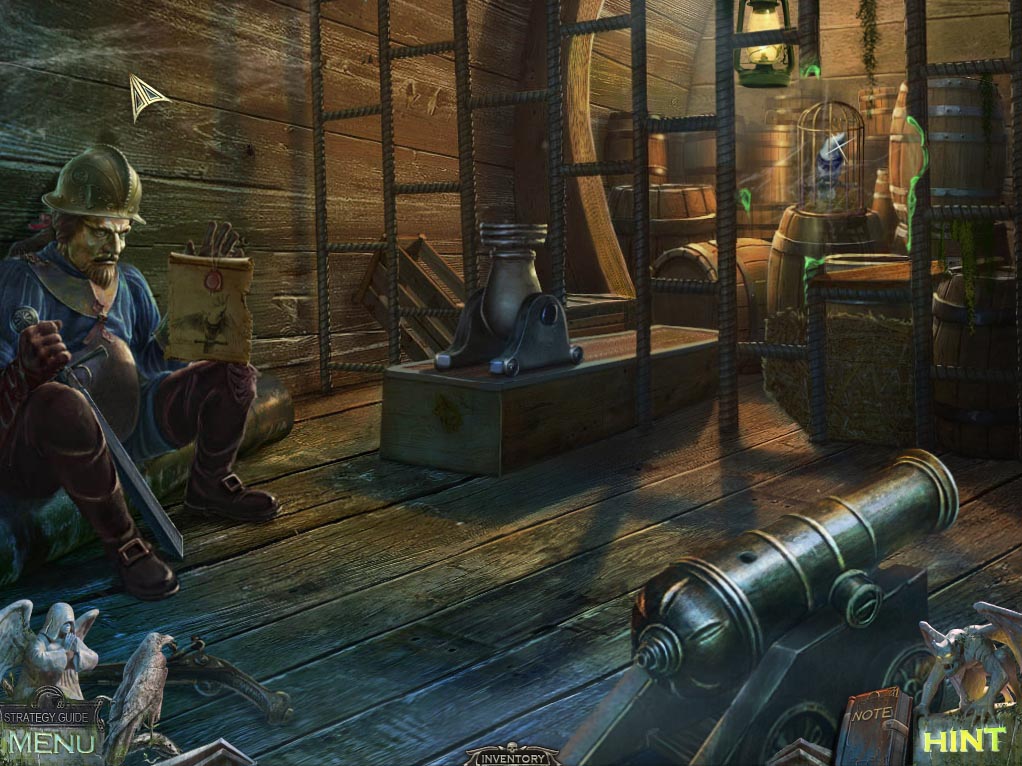Expand the Inventory panel
The image size is (1022, 766).
click(512, 758)
